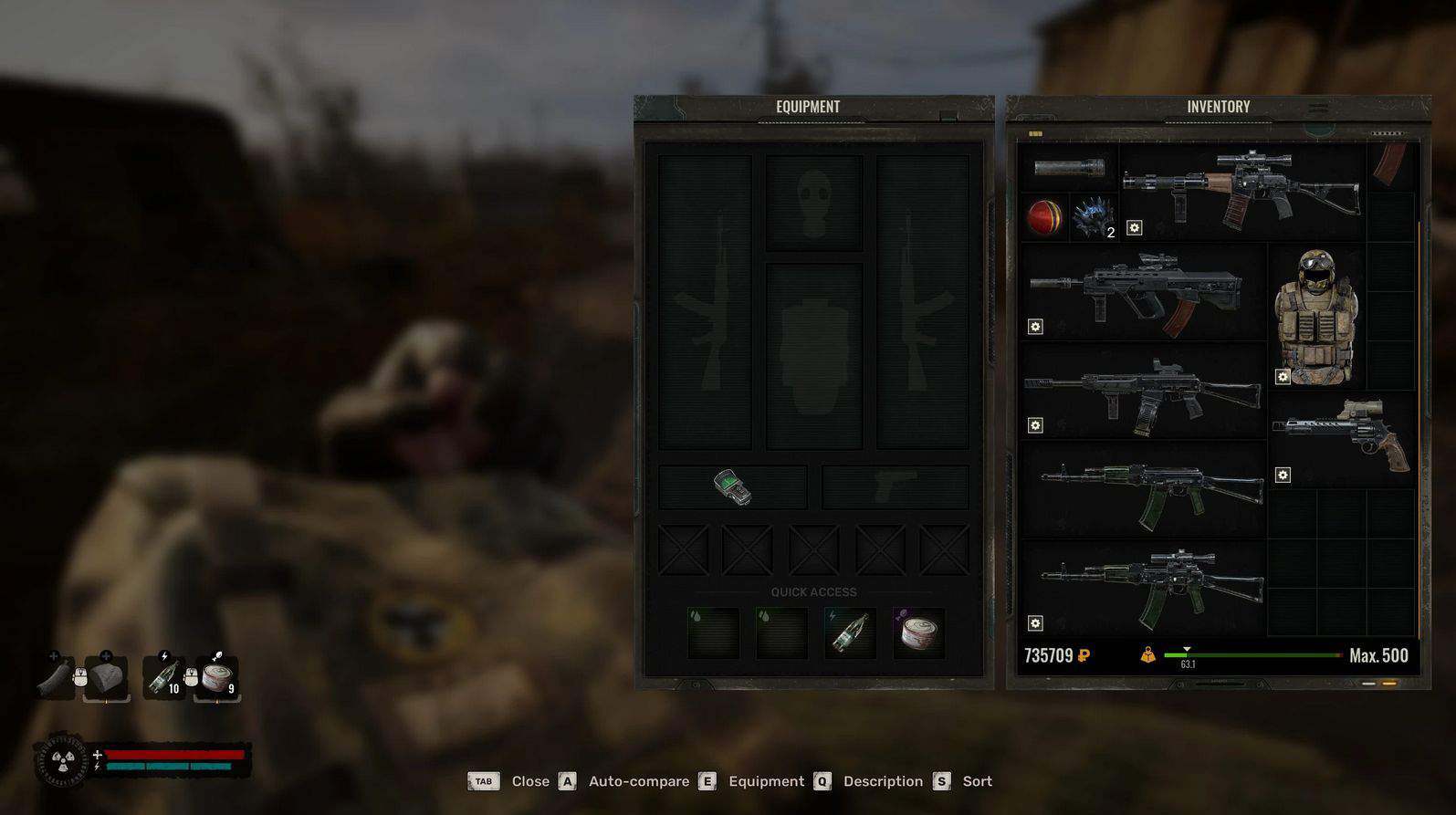Viewport: 1456px width, 815px height.
Task: Click the empty gas mask equipment slot
Action: pyautogui.click(x=813, y=203)
